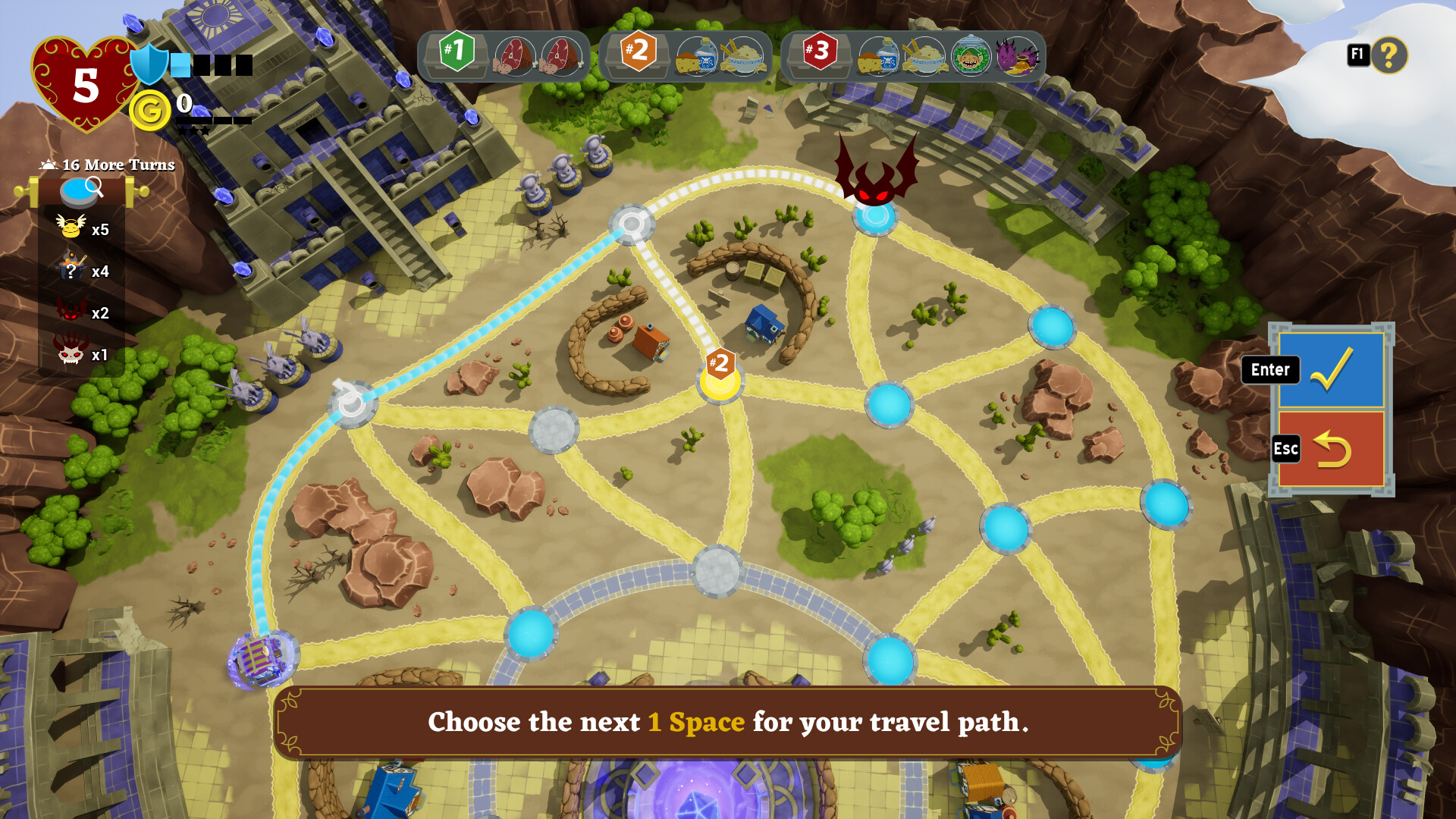Select the red #3 rank badge

pyautogui.click(x=820, y=53)
